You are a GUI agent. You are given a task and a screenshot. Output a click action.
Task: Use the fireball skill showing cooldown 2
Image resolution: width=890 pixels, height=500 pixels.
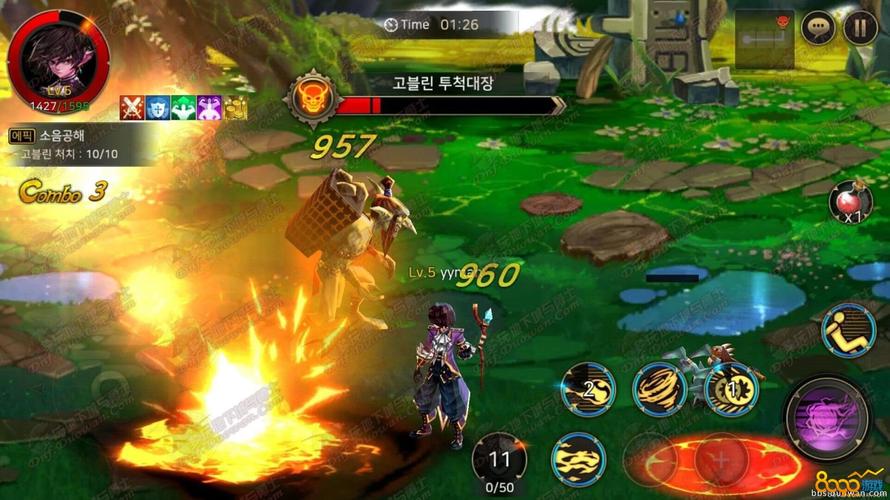tap(587, 388)
